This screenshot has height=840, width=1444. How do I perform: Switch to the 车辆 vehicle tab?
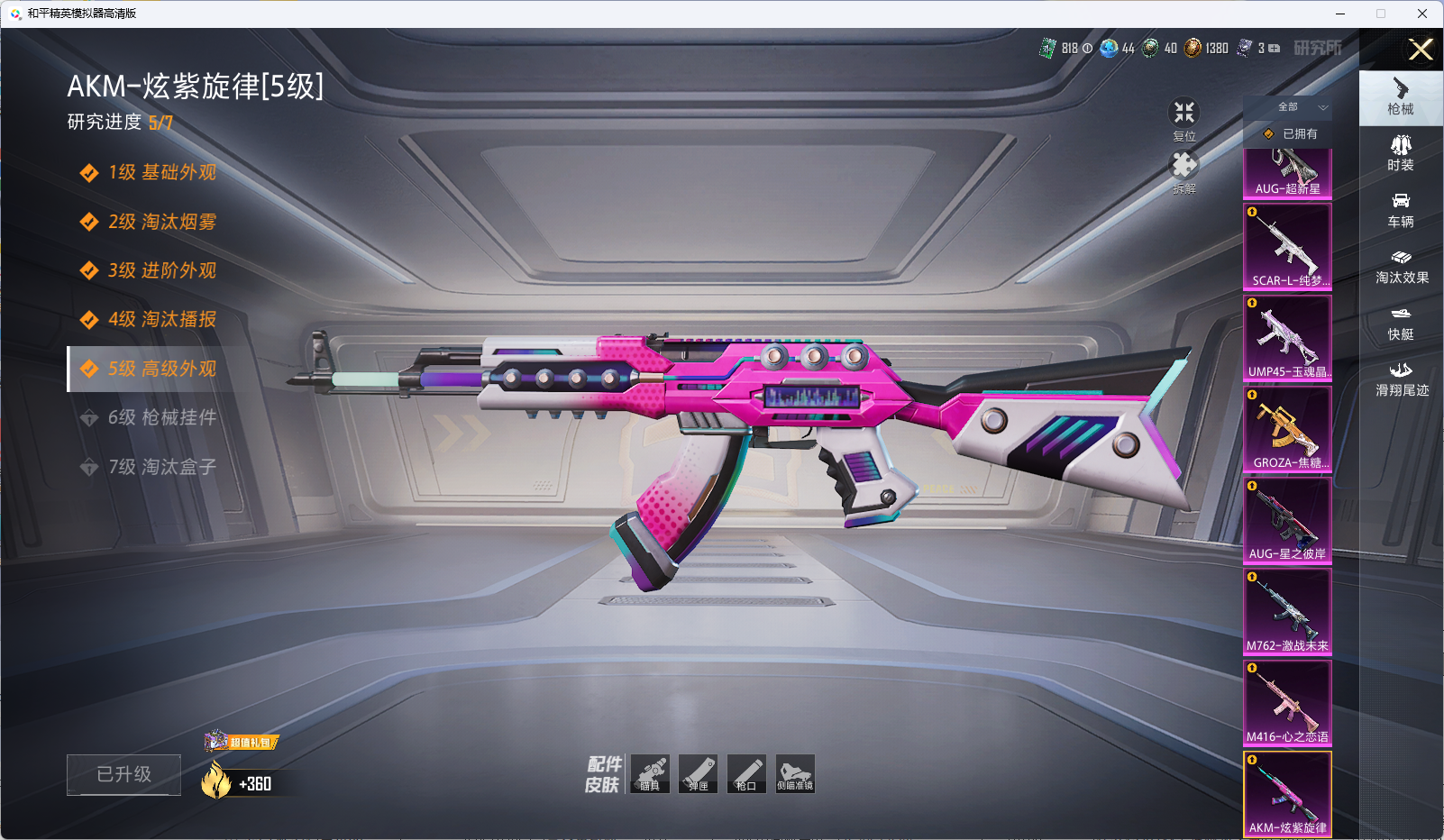(1401, 210)
